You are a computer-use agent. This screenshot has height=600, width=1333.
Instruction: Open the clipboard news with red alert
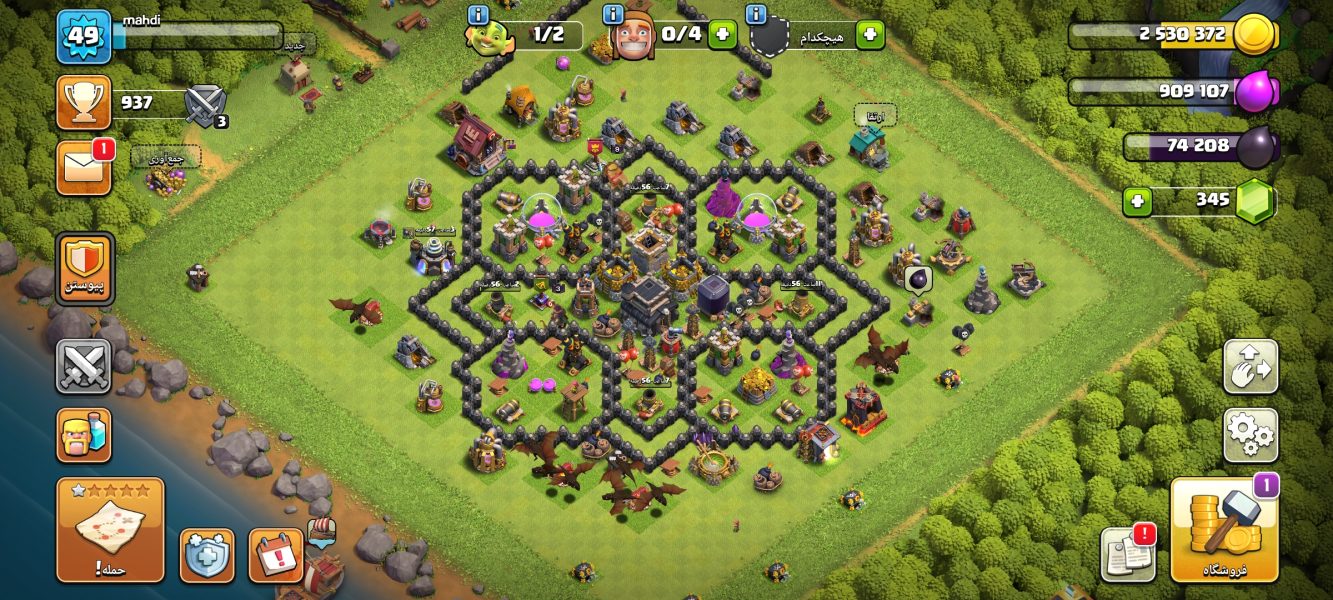click(x=1127, y=553)
